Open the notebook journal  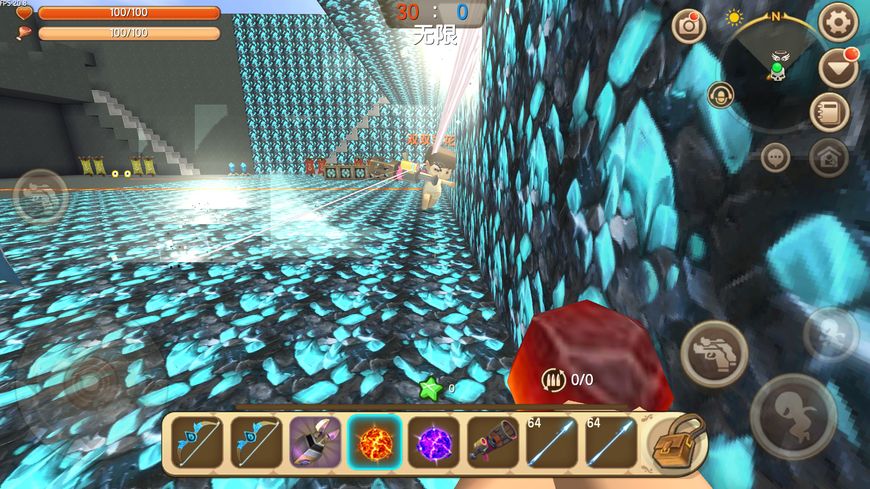point(829,112)
